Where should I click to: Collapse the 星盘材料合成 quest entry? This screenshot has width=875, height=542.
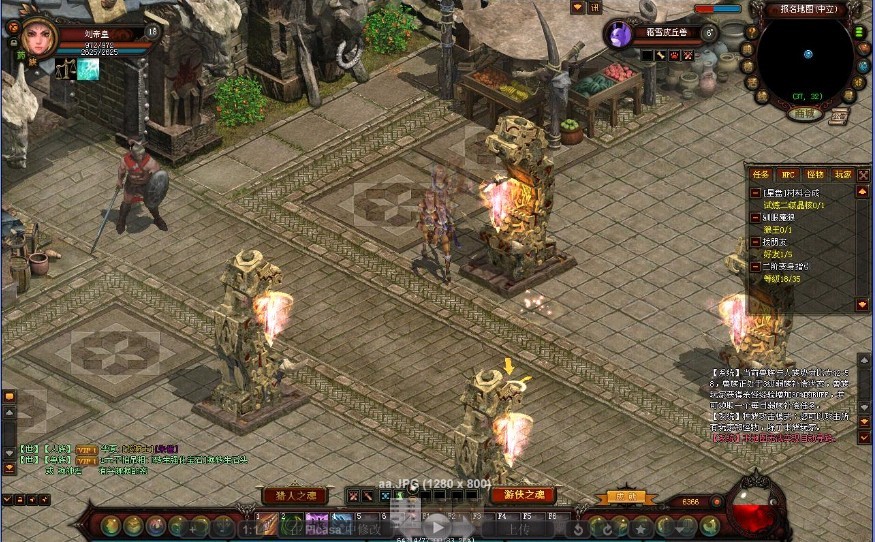[756, 192]
